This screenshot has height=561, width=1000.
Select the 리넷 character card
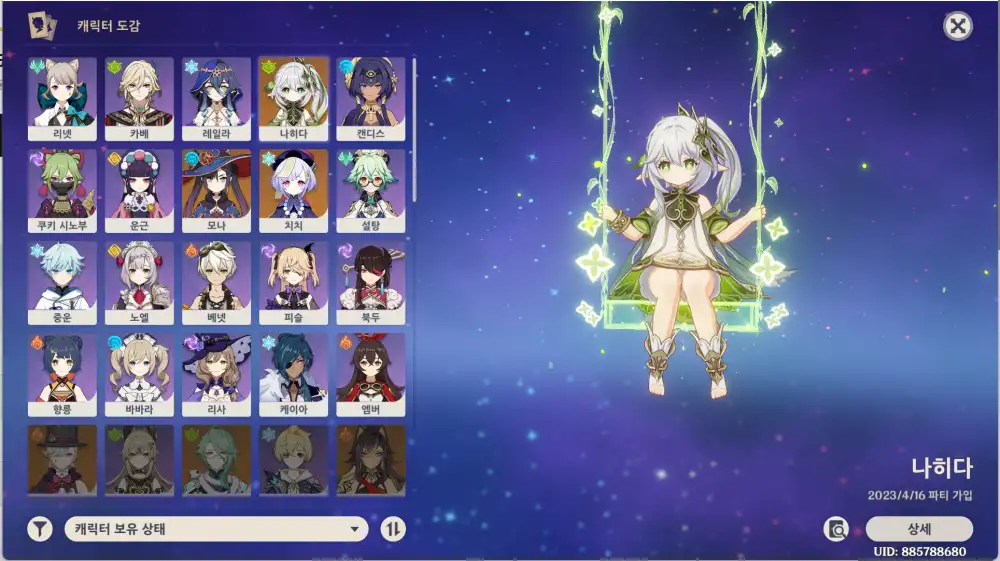(x=62, y=98)
